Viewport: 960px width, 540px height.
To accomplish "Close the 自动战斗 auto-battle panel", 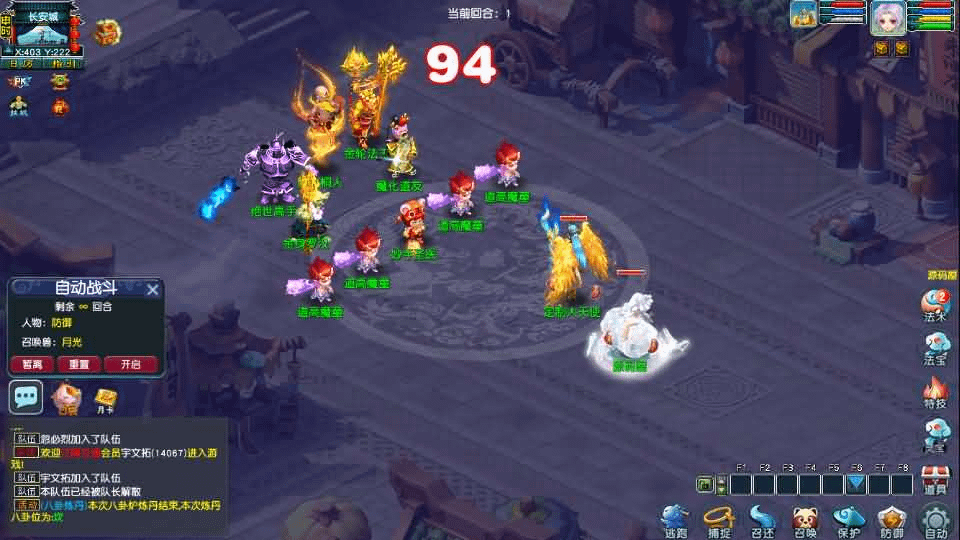I will tap(153, 290).
